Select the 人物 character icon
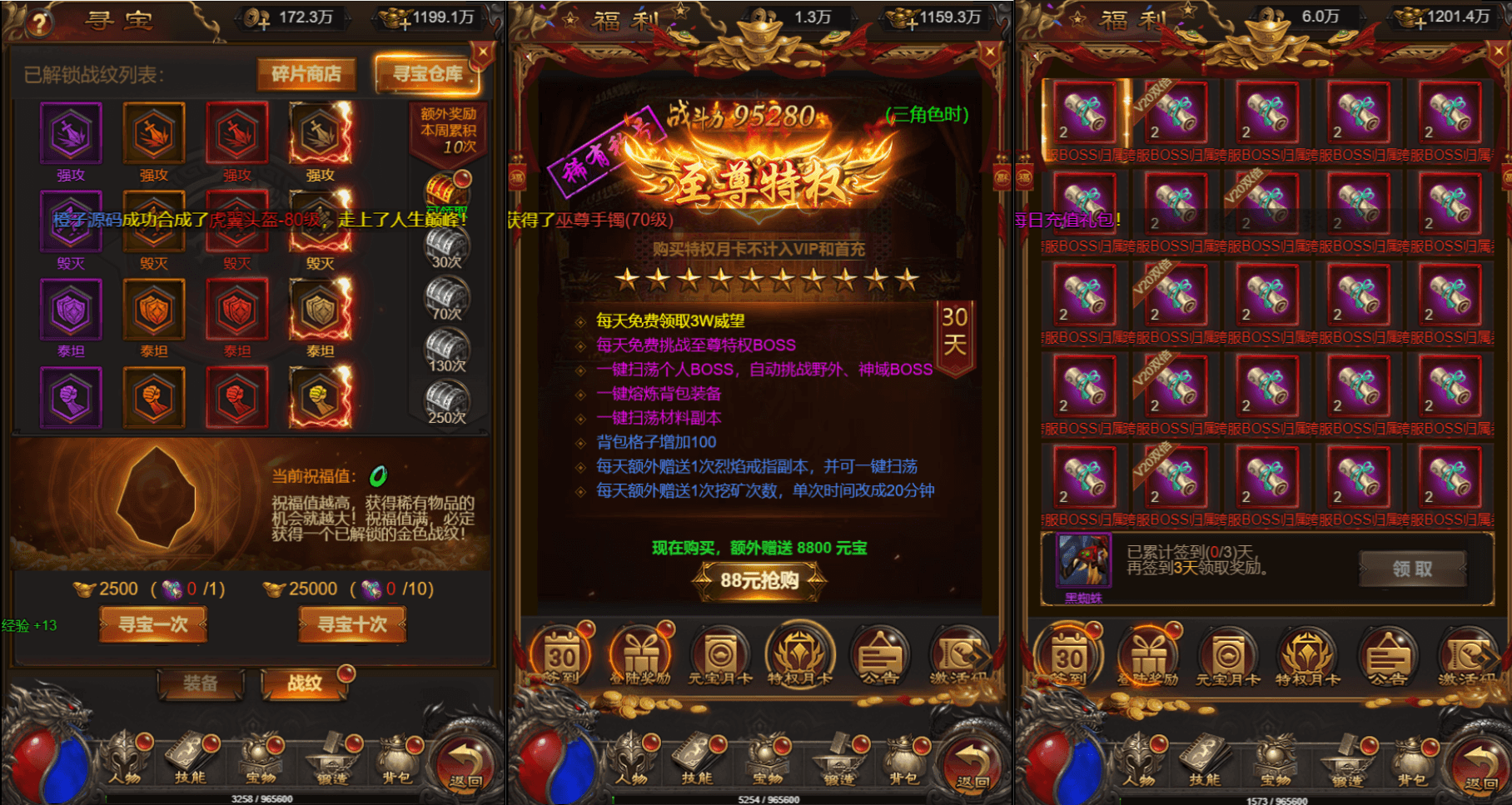 [x=630, y=762]
